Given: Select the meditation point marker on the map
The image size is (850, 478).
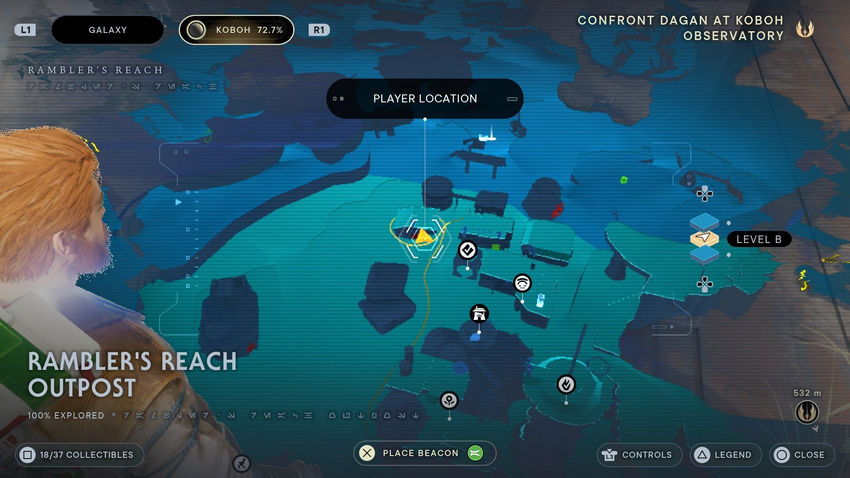Looking at the screenshot, I should [x=566, y=384].
